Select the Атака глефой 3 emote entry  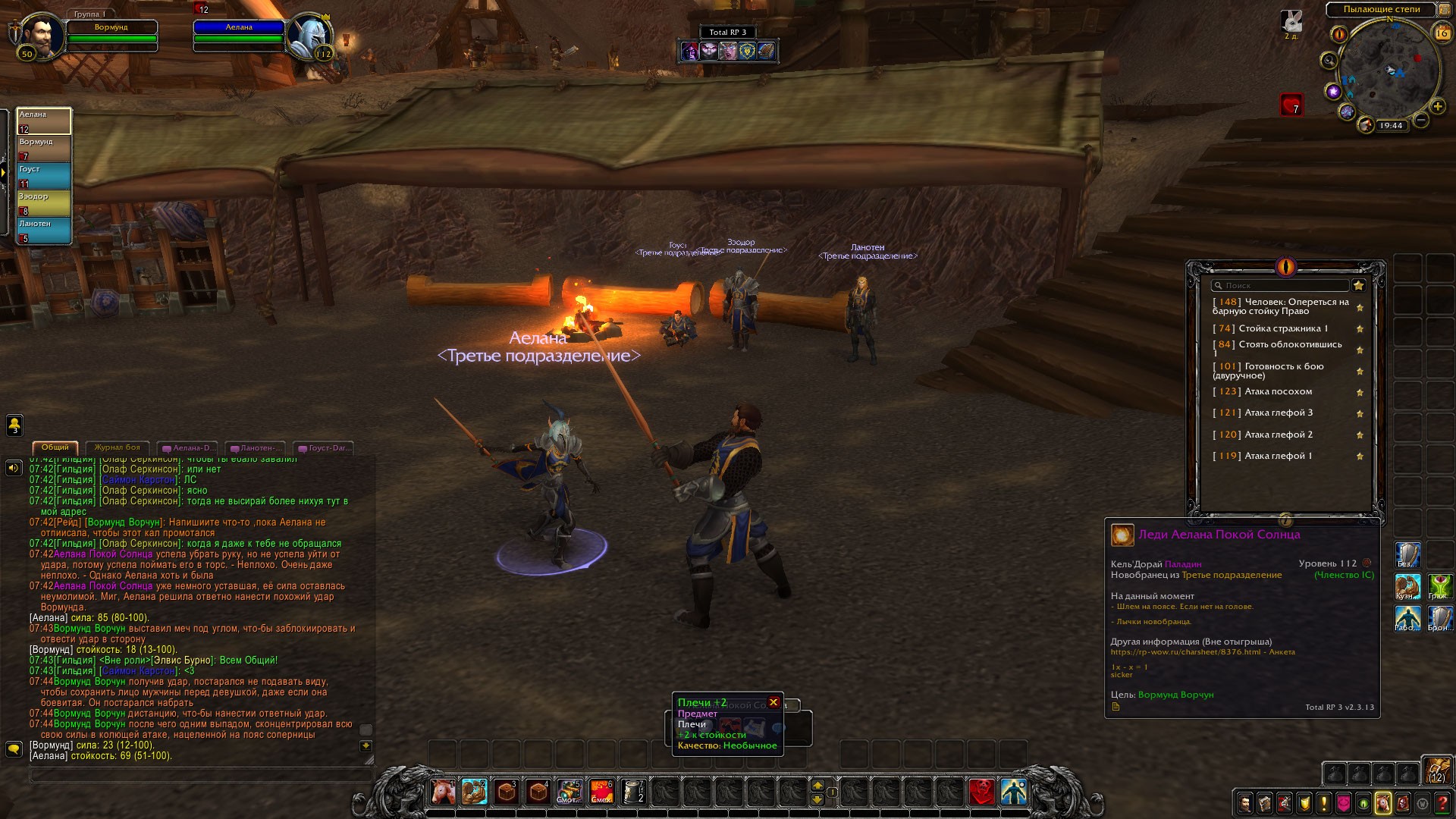click(1278, 413)
